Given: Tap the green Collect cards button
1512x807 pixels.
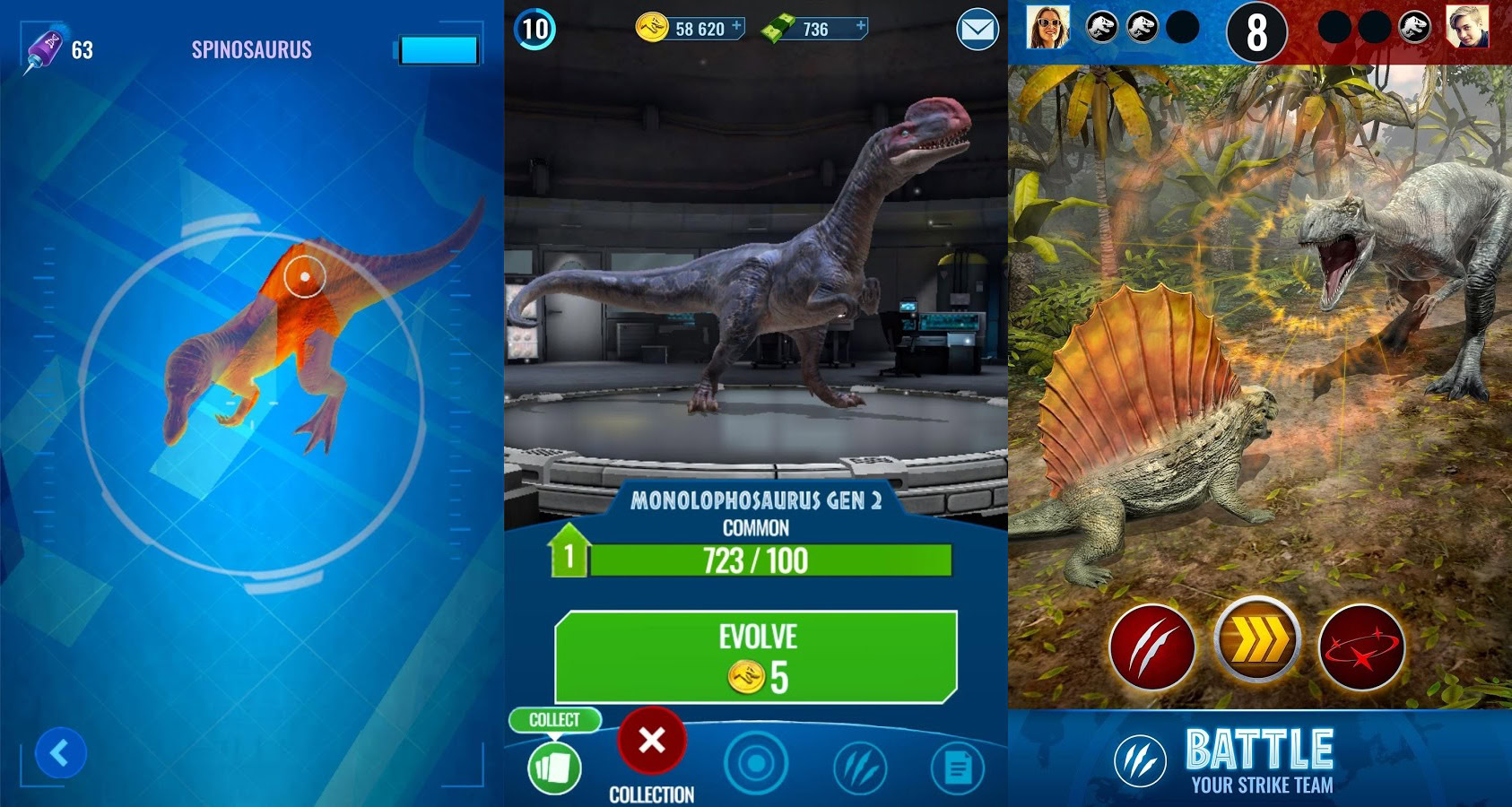Looking at the screenshot, I should (x=554, y=768).
